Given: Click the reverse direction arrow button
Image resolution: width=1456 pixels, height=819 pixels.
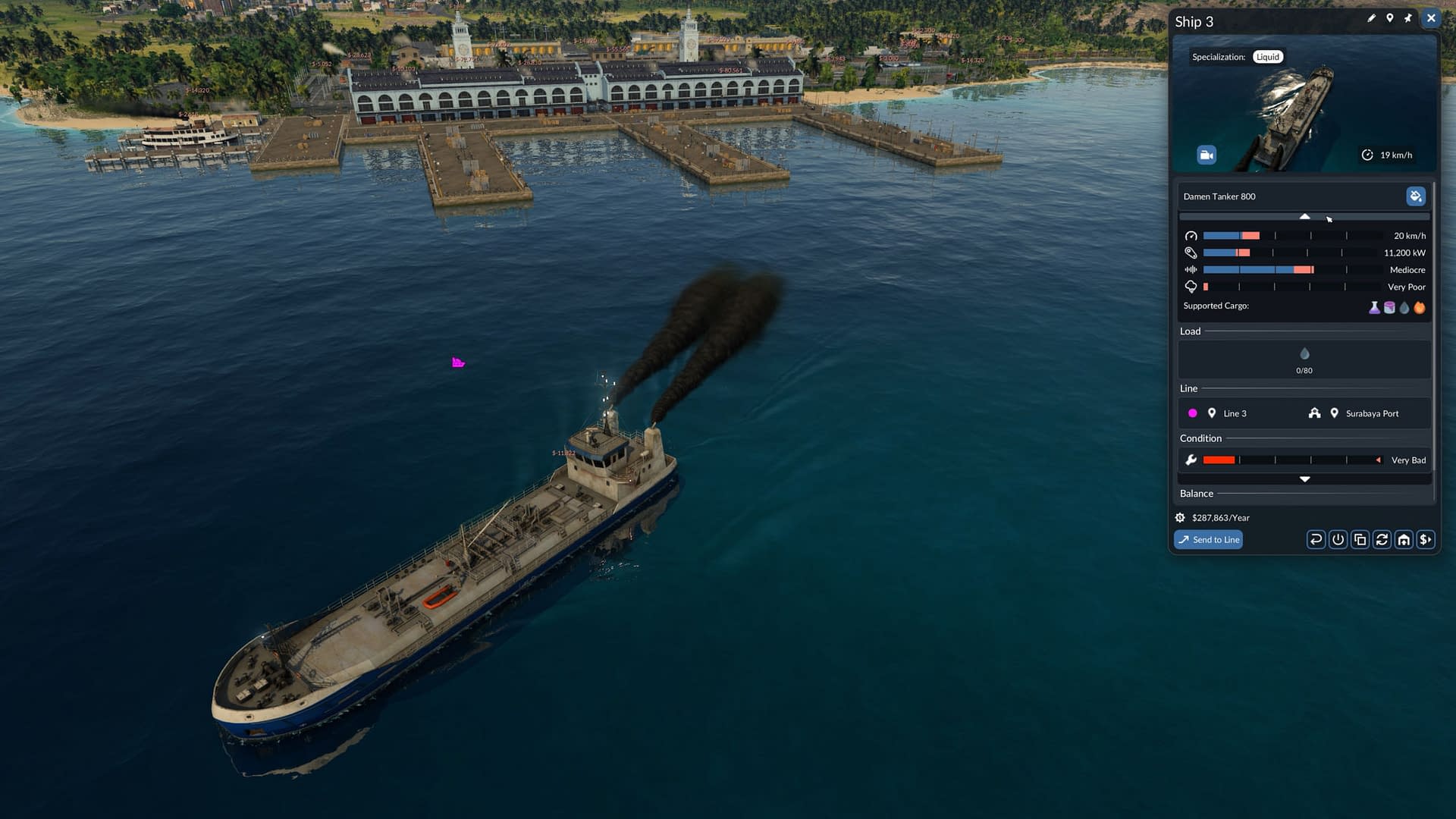Looking at the screenshot, I should [x=1316, y=540].
